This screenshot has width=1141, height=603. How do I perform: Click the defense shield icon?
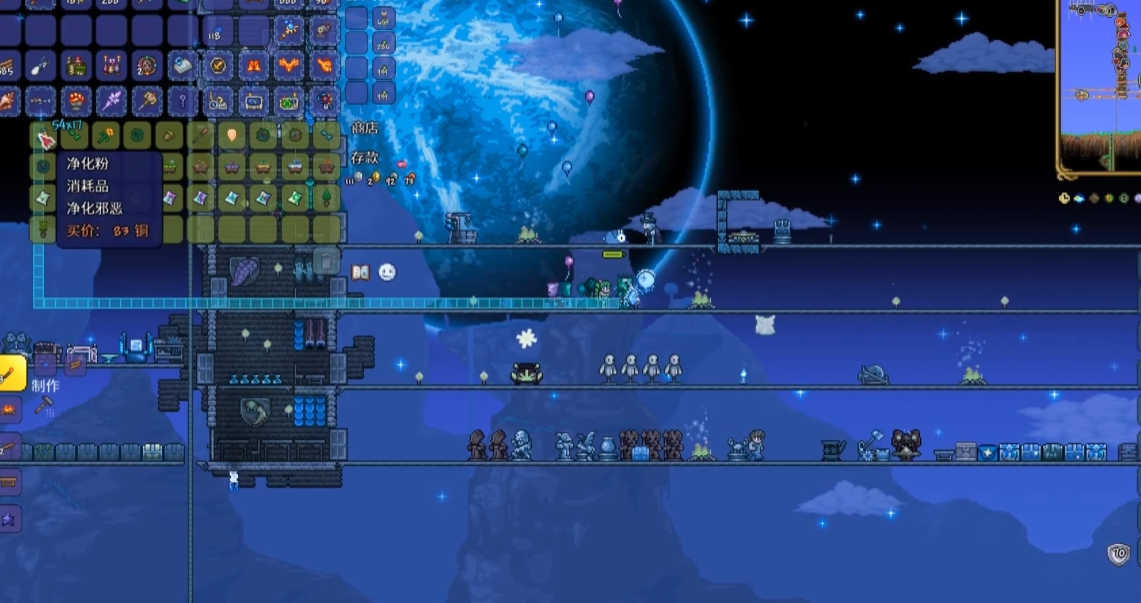(x=1119, y=553)
